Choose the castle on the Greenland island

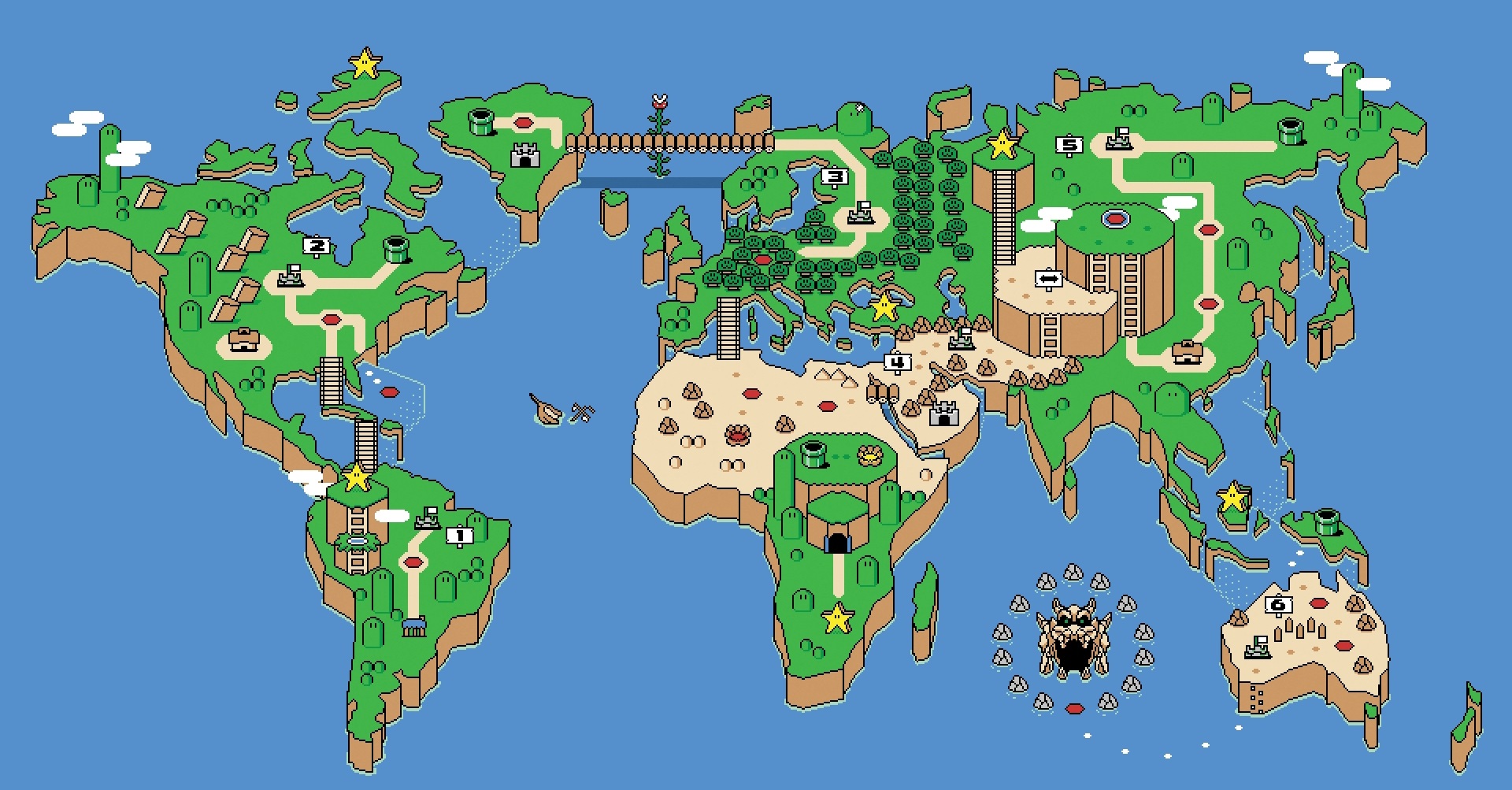pyautogui.click(x=525, y=154)
